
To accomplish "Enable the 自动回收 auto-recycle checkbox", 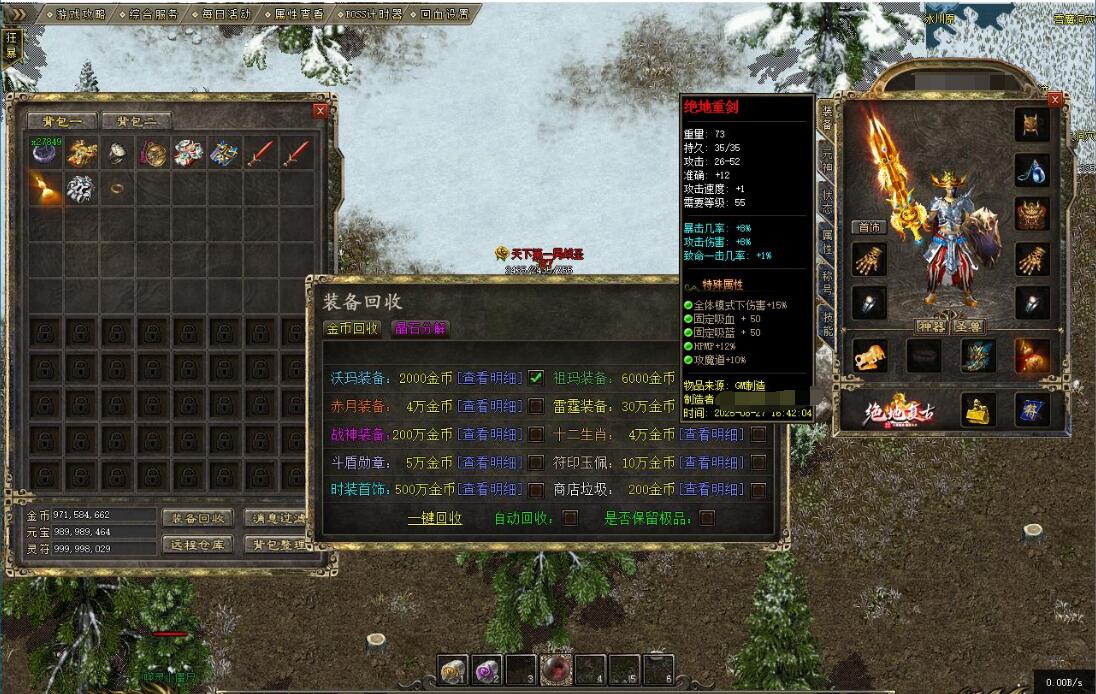I will pyautogui.click(x=570, y=518).
